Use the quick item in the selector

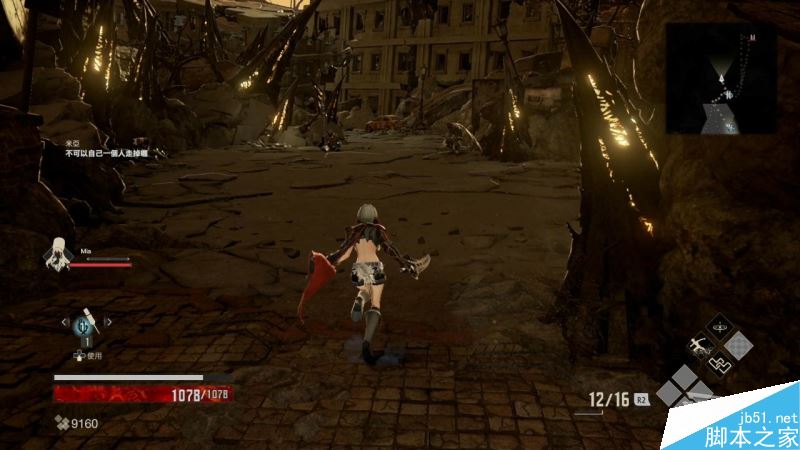click(86, 323)
